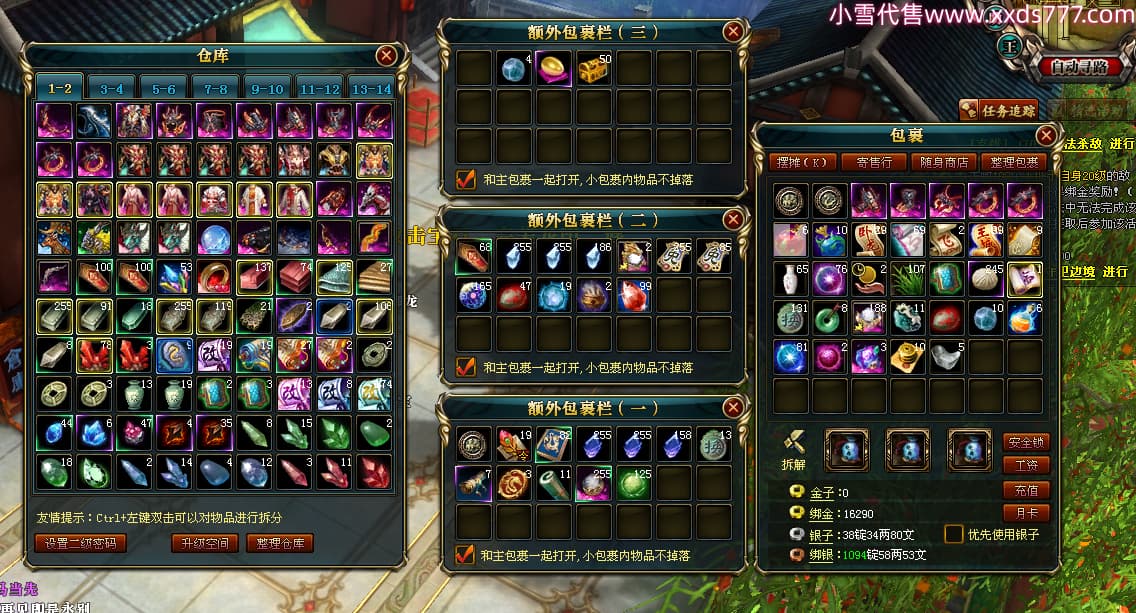The width and height of the screenshot is (1136, 613).
Task: Click the 整理仓库 sort warehouse button
Action: click(279, 543)
